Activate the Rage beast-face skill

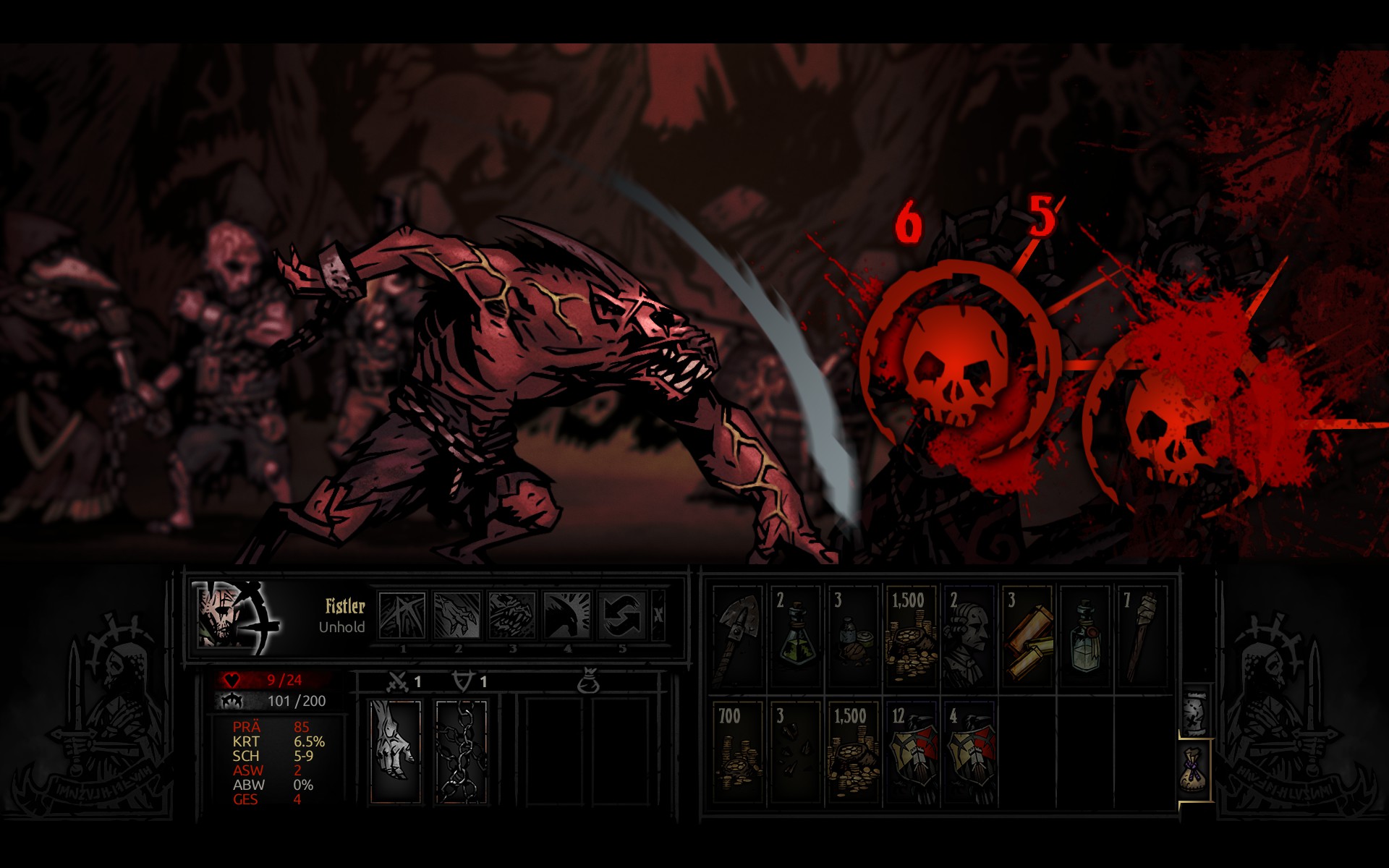(512, 615)
